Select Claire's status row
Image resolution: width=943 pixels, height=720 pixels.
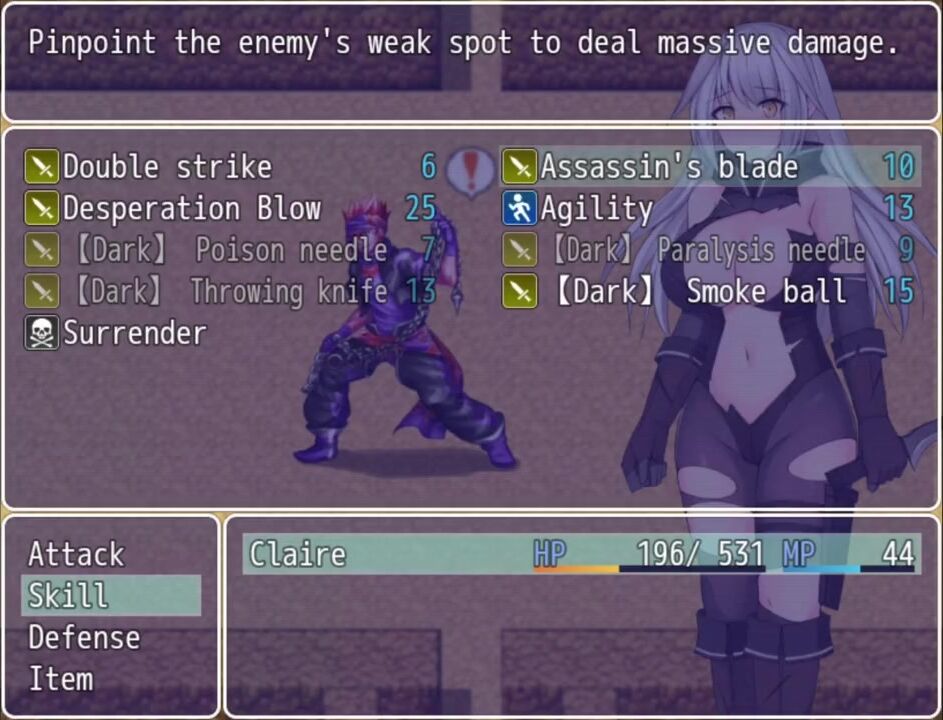click(580, 554)
